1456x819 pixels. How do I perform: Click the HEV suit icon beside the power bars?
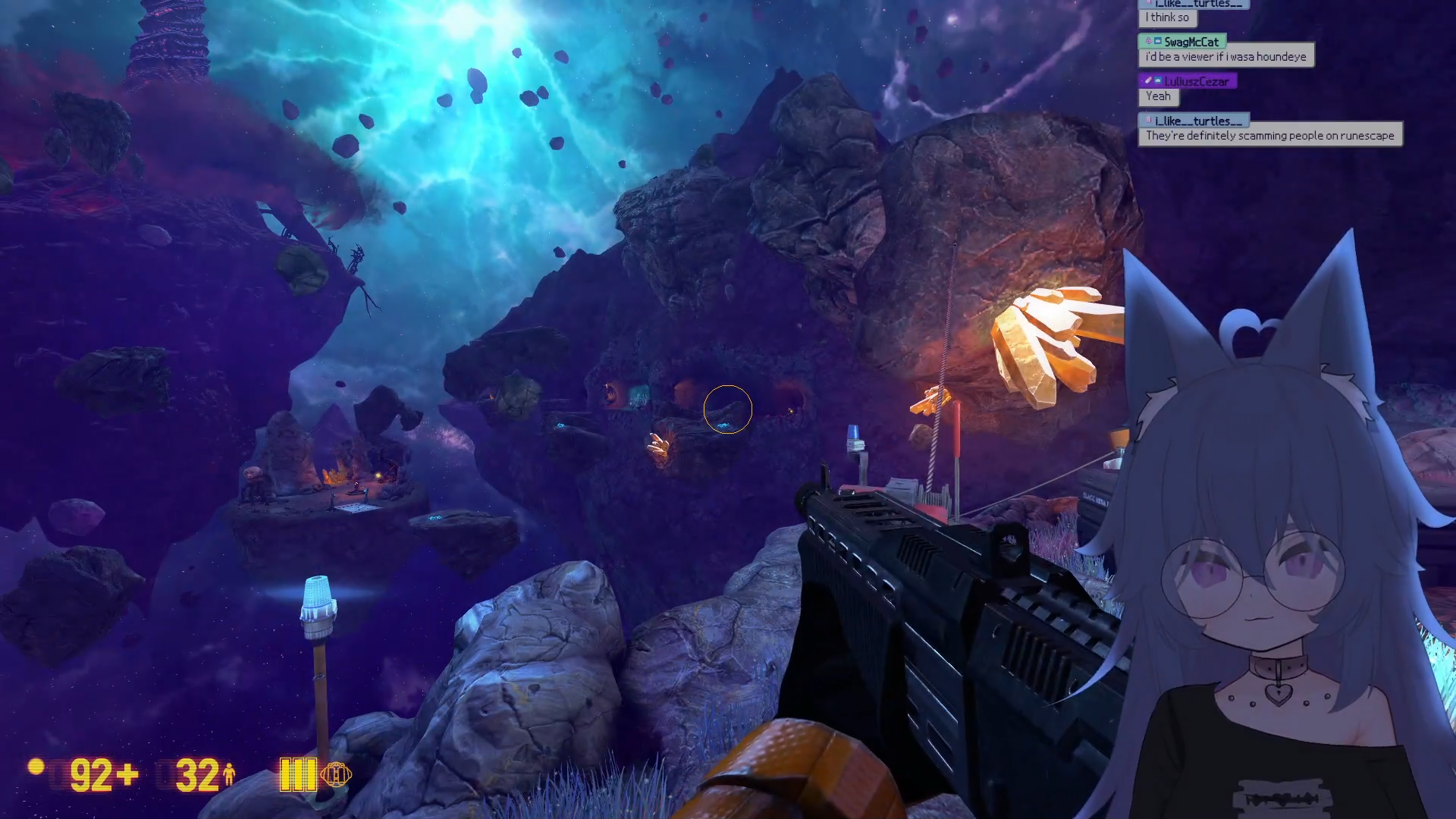[x=336, y=774]
